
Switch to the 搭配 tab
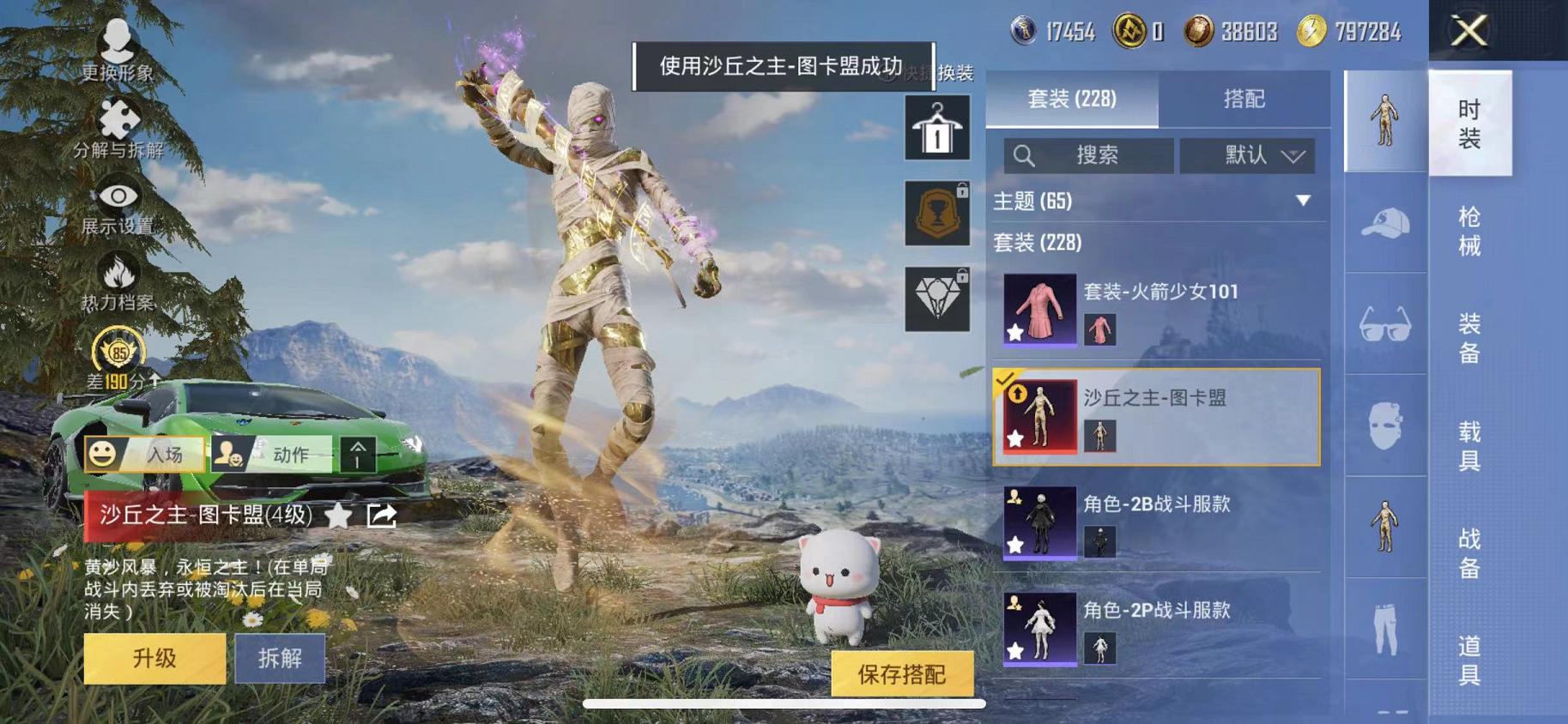point(1245,100)
